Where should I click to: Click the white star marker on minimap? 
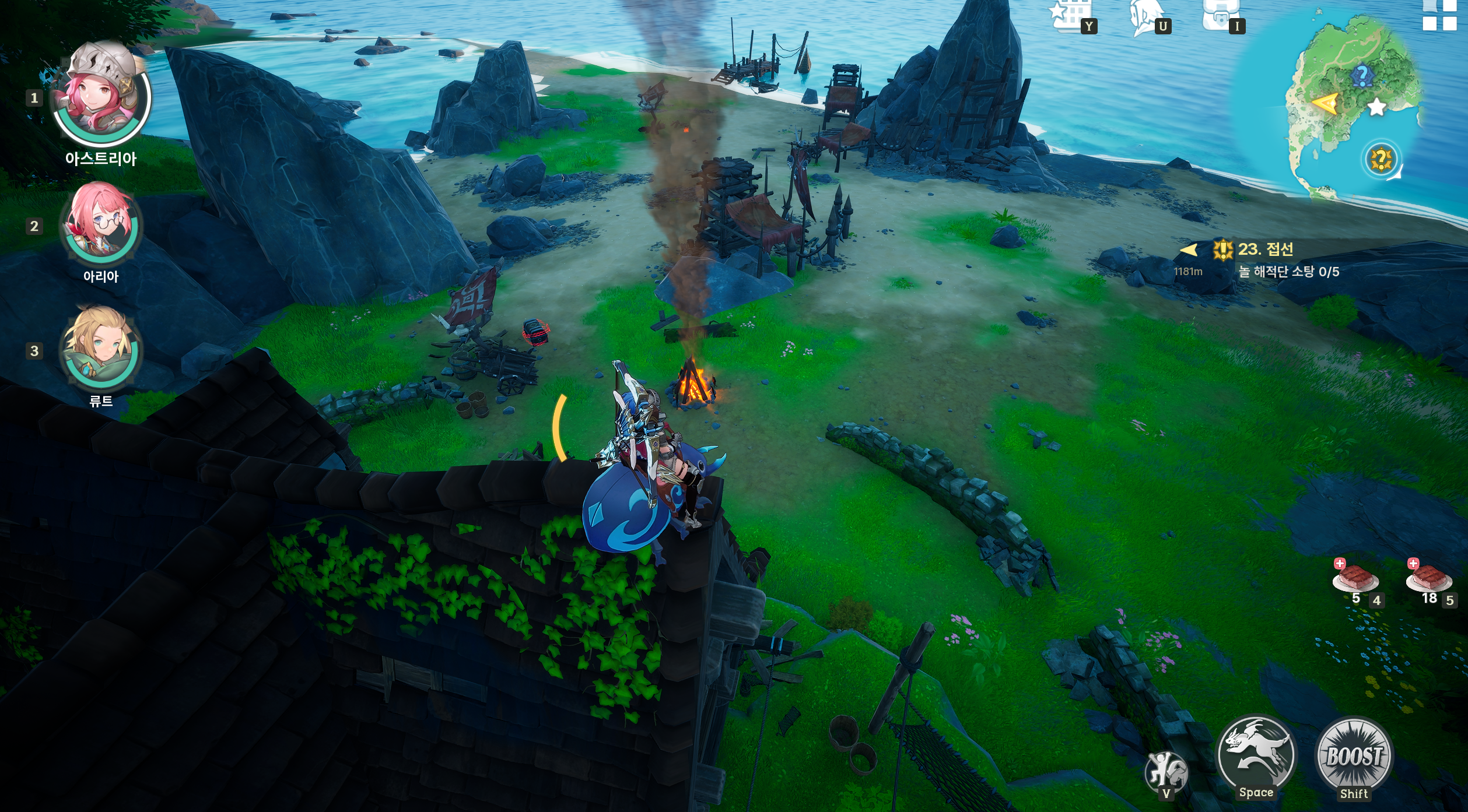click(x=1377, y=107)
